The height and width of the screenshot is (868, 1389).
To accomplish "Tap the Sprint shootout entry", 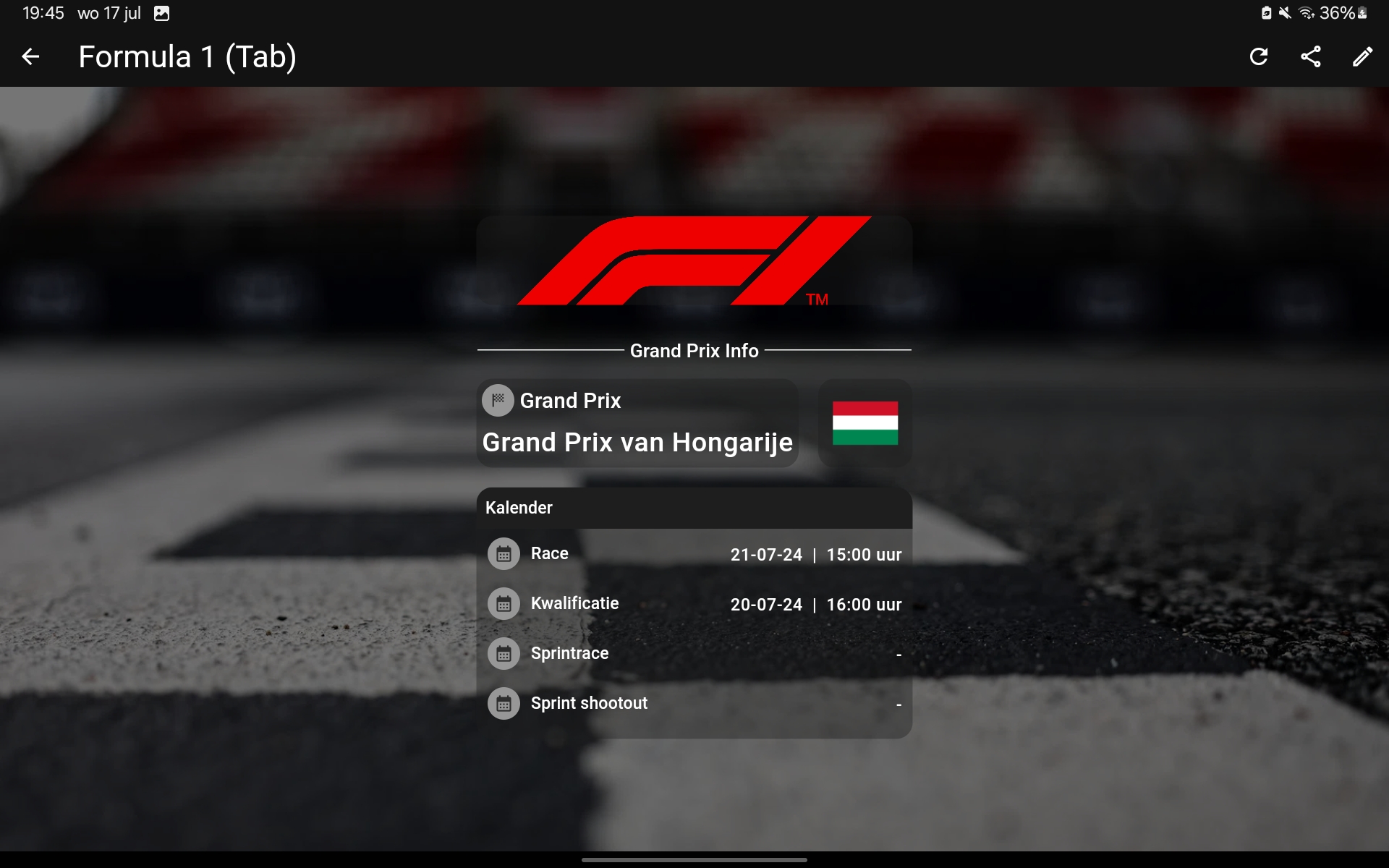I will pos(694,703).
